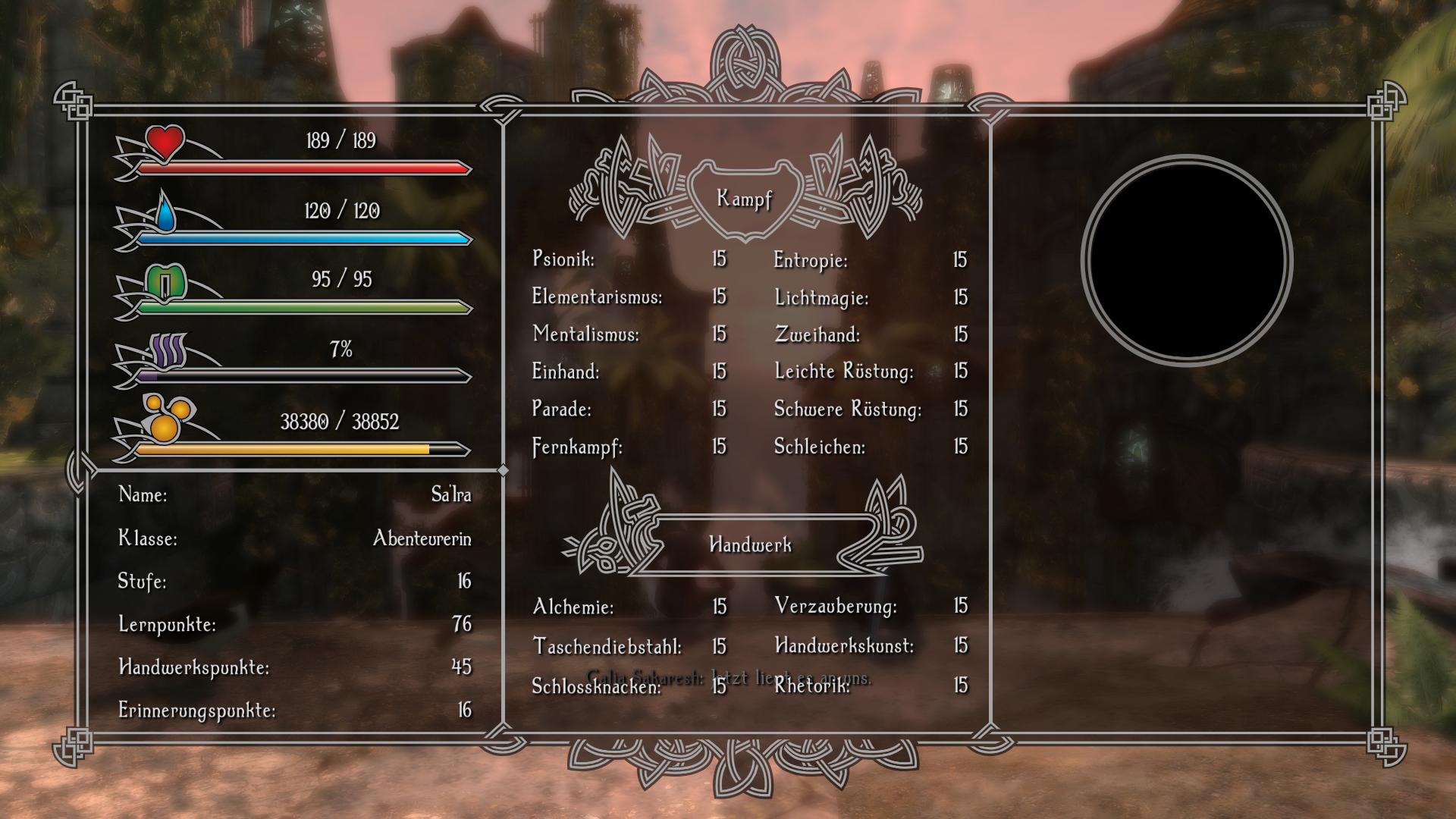Select the Fernkampf skill entry
1456x819 pixels.
point(577,447)
